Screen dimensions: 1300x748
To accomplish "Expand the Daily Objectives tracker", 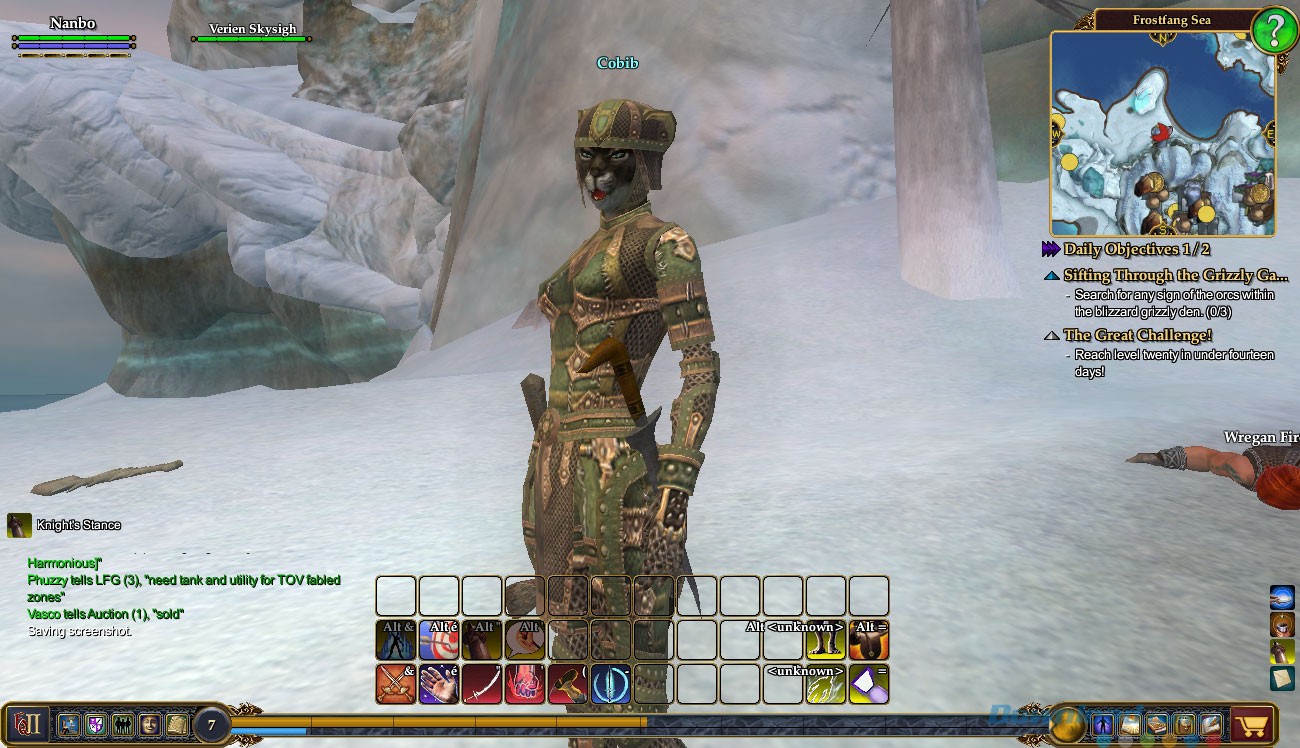I will [1050, 249].
